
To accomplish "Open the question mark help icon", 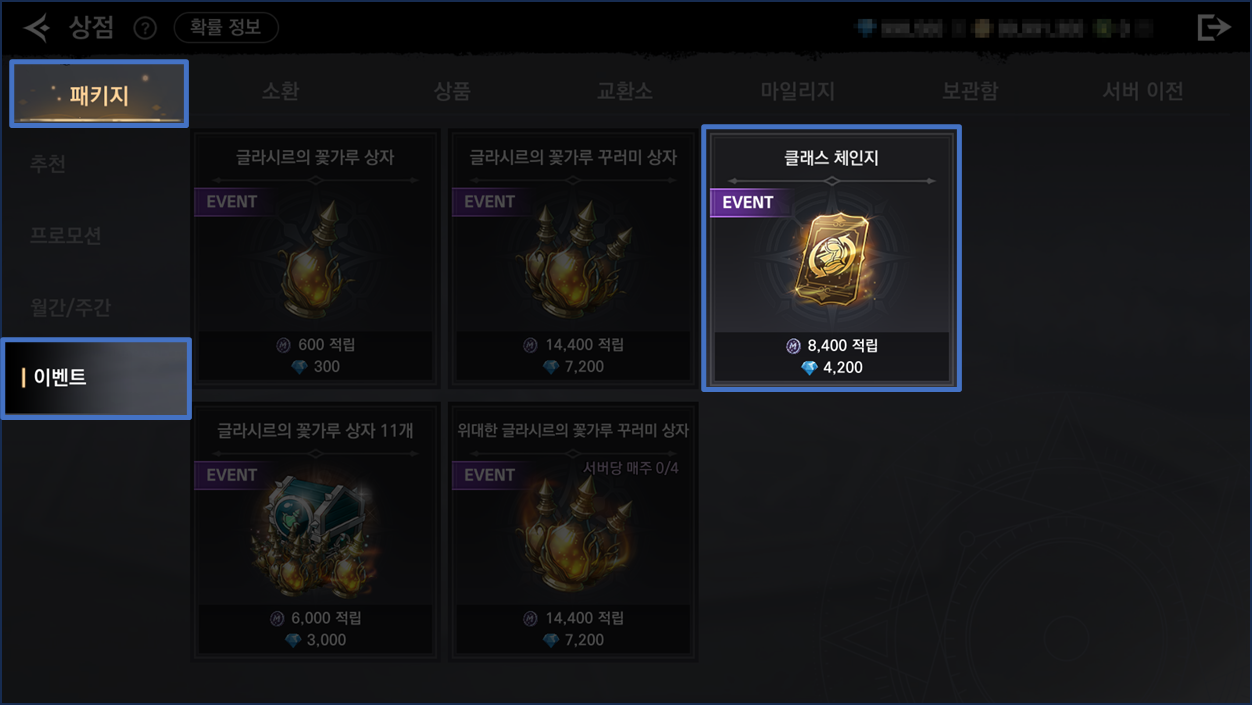I will point(145,28).
